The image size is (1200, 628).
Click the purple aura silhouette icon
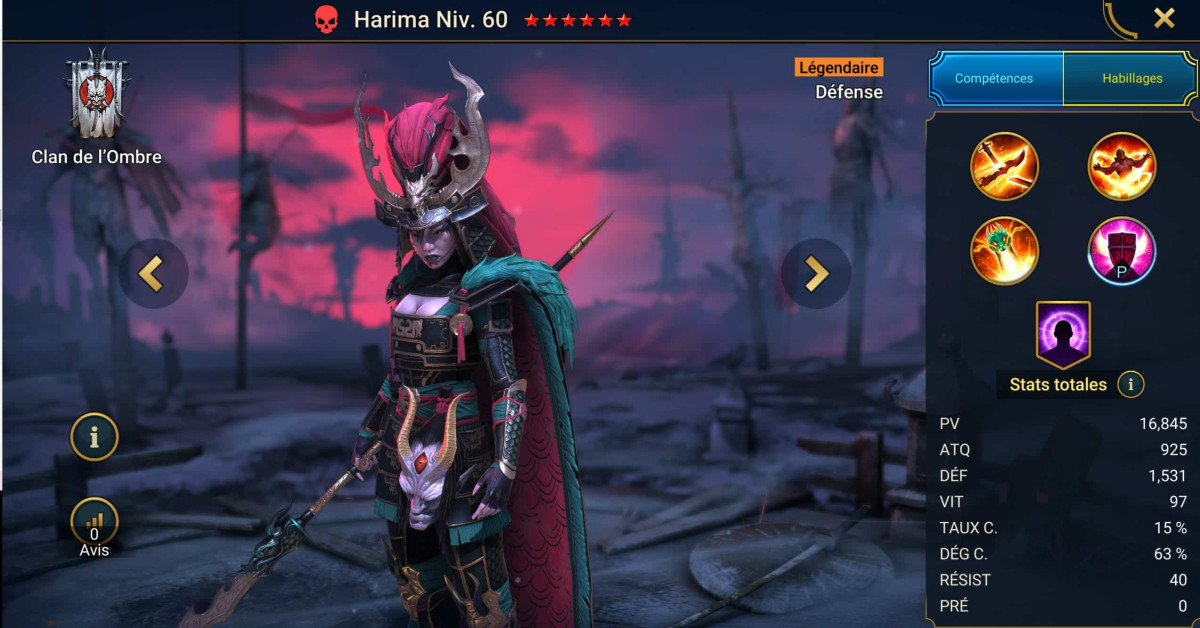pyautogui.click(x=1063, y=335)
